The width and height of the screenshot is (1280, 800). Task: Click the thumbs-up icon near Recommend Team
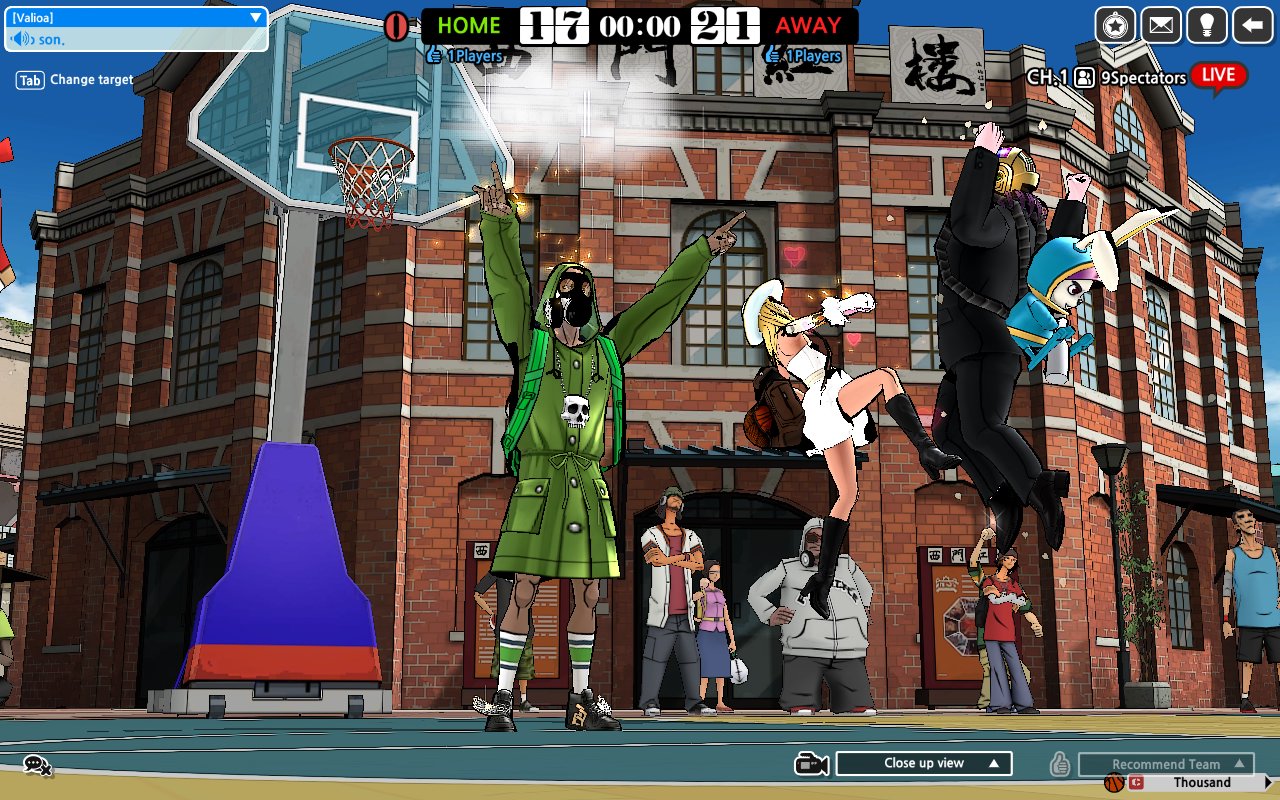point(1062,762)
